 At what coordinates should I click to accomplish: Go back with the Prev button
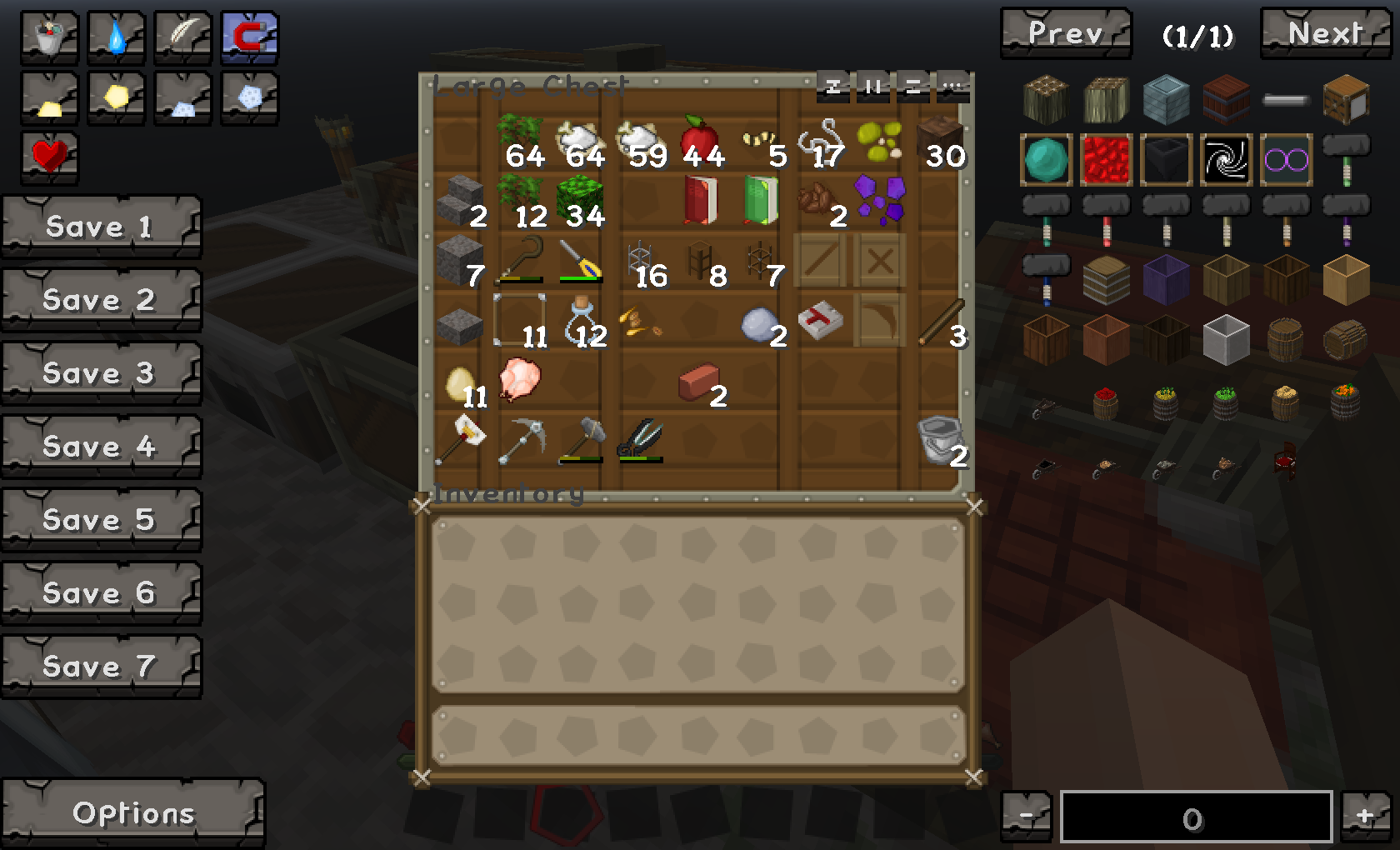point(1065,33)
